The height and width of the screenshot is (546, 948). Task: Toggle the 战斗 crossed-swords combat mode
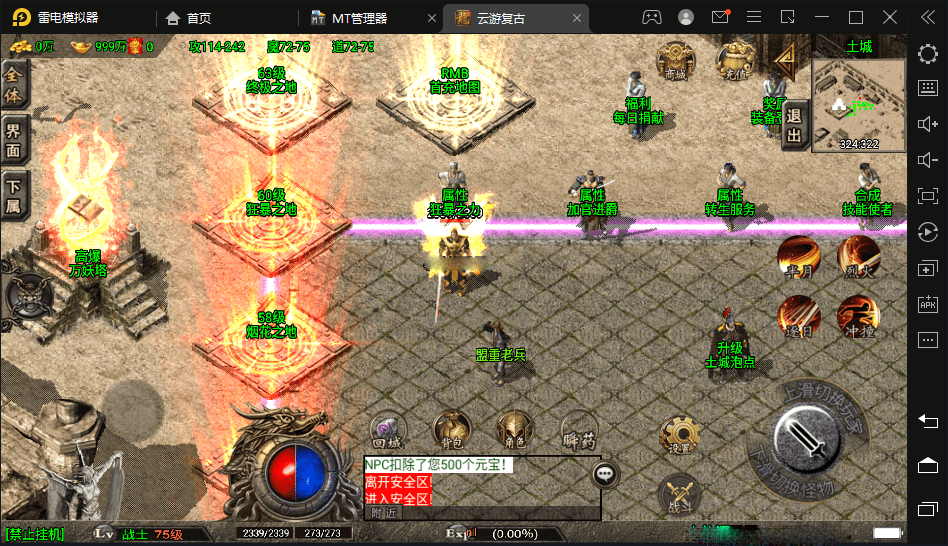[x=679, y=496]
